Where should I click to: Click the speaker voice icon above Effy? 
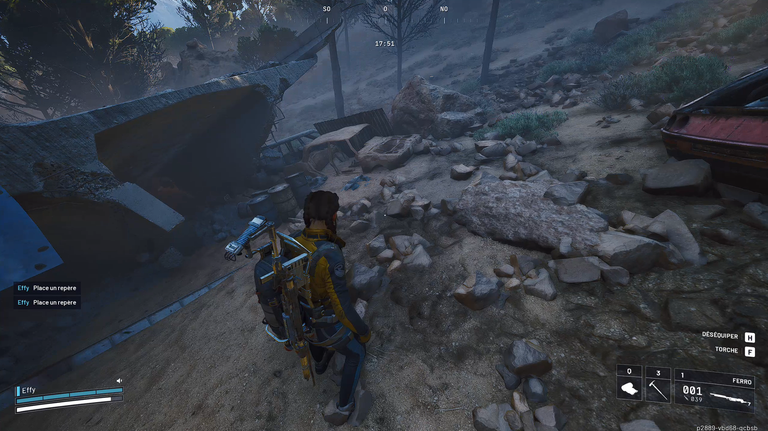click(119, 380)
